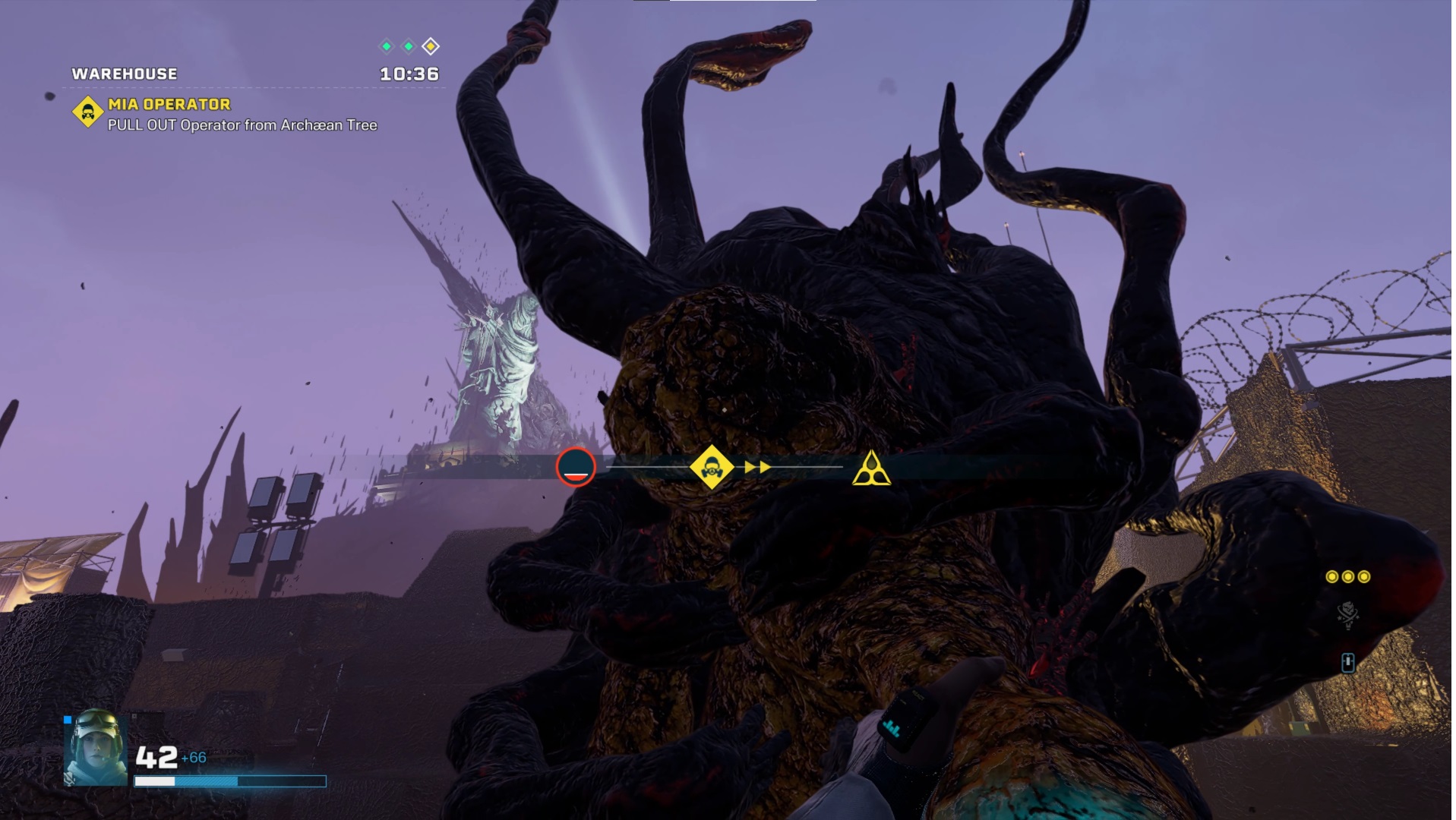Select the yellow operator diamond marker
Image resolution: width=1456 pixels, height=820 pixels.
click(x=711, y=468)
